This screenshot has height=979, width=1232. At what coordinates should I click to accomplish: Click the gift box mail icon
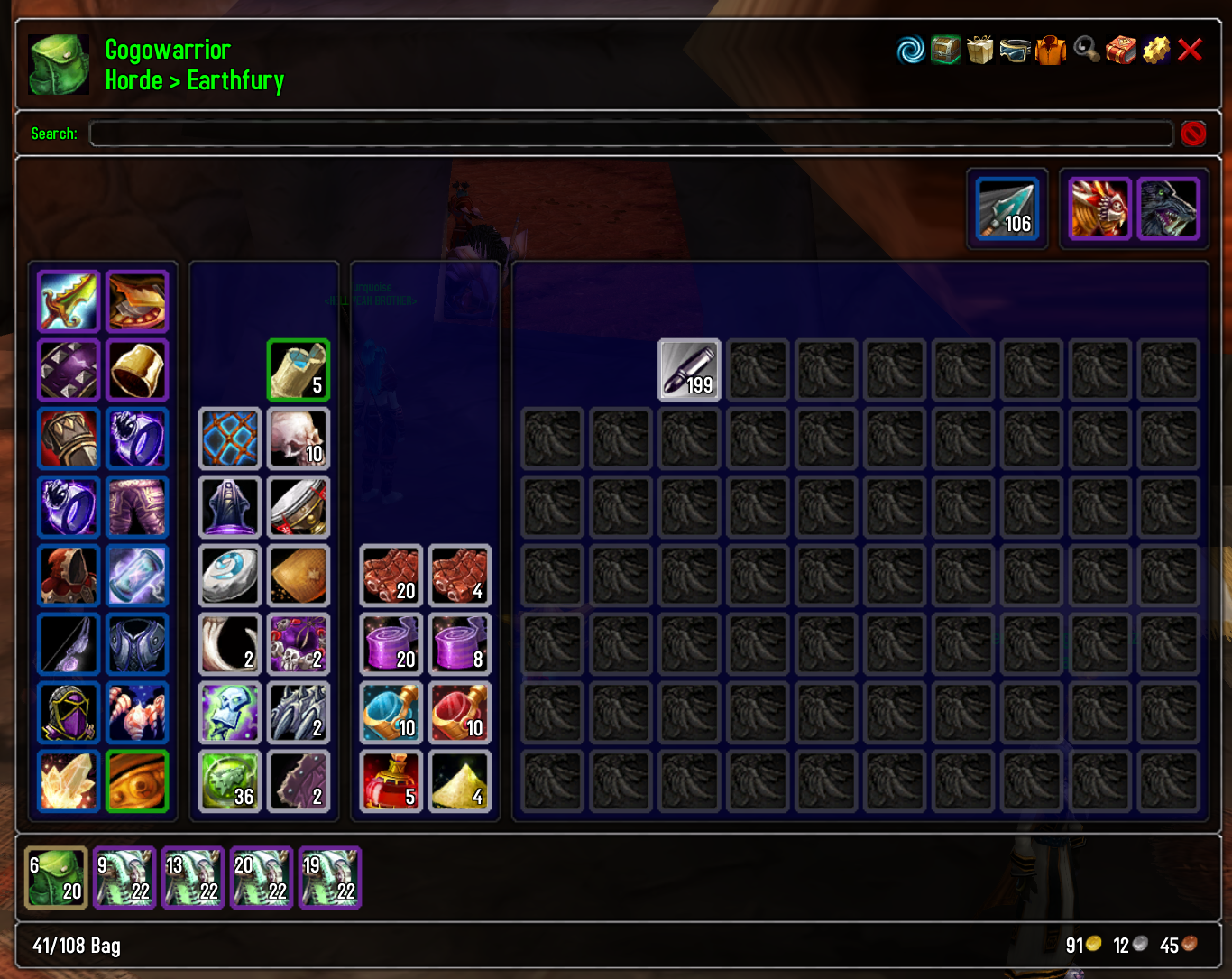(980, 51)
